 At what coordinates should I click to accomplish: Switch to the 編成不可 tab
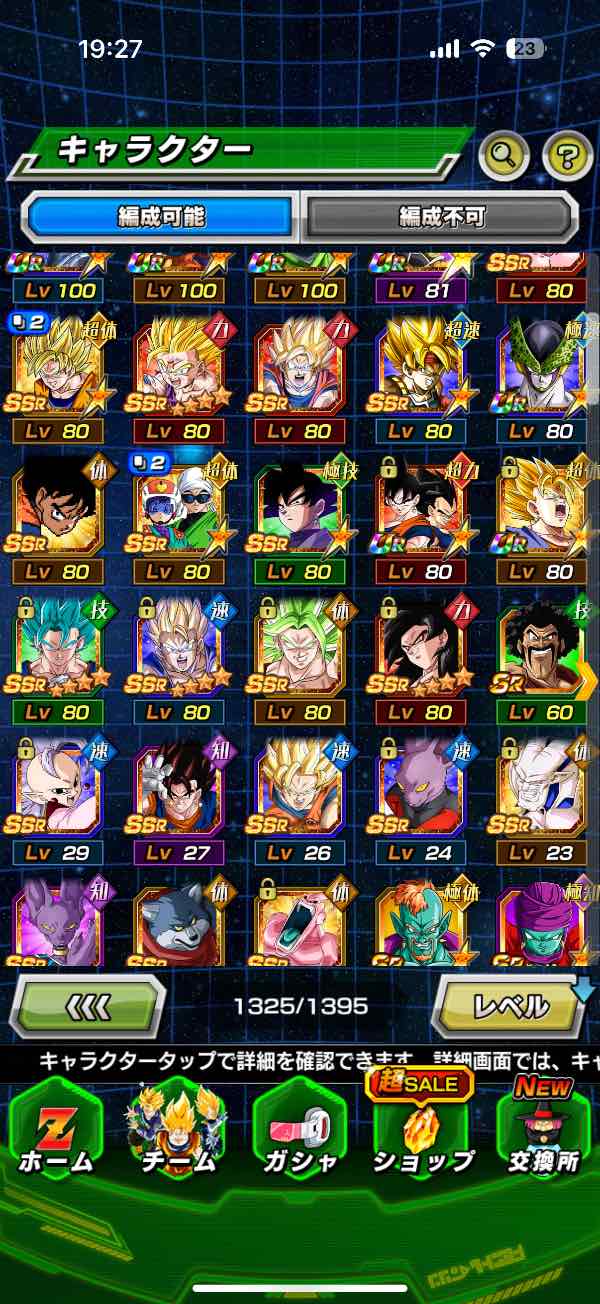(441, 216)
